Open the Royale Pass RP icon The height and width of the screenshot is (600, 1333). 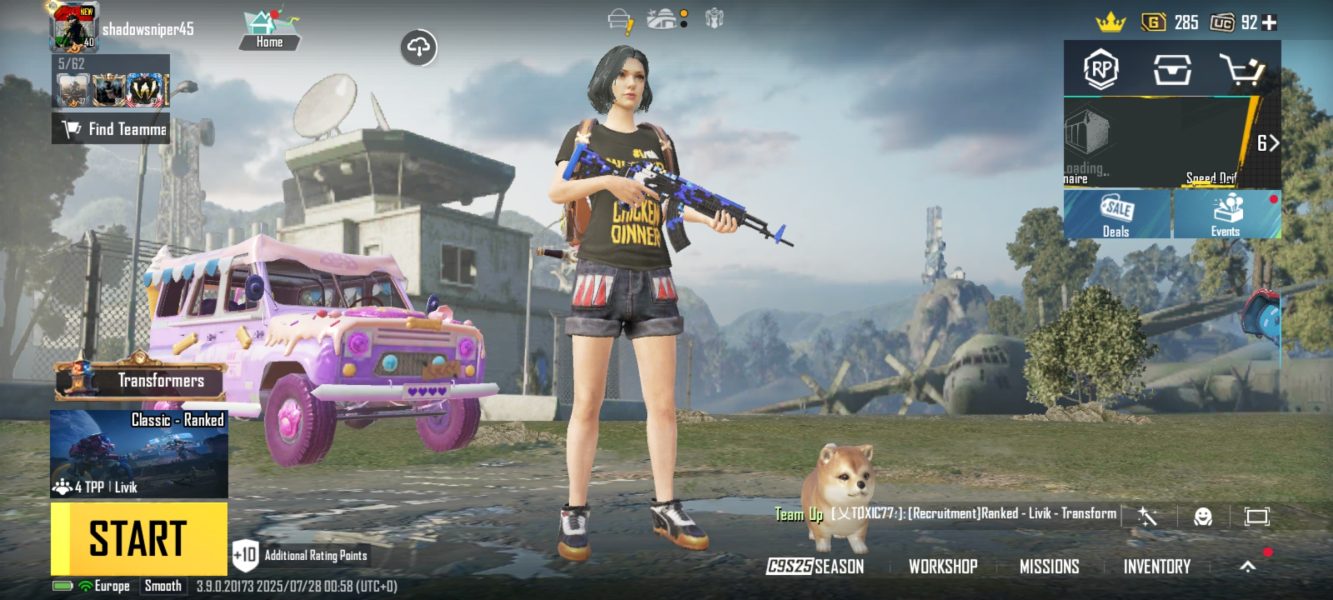(1101, 70)
